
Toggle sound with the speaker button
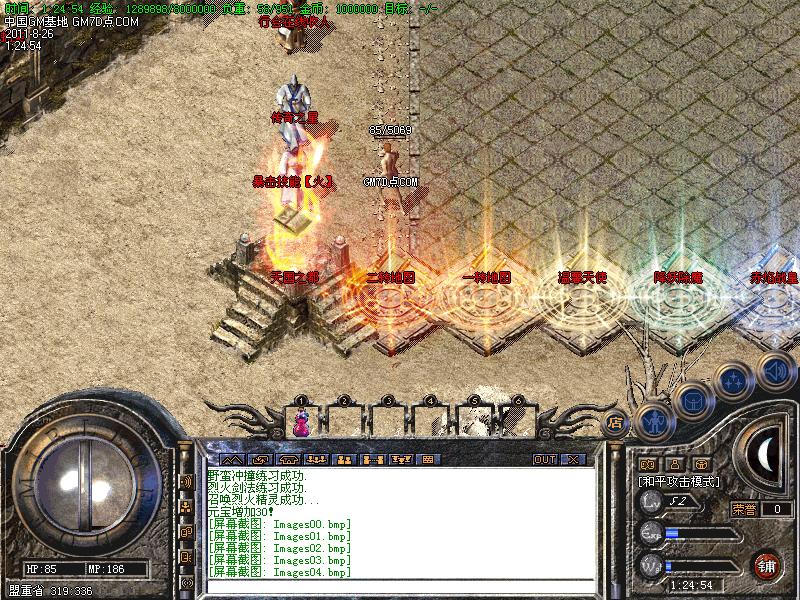[773, 367]
